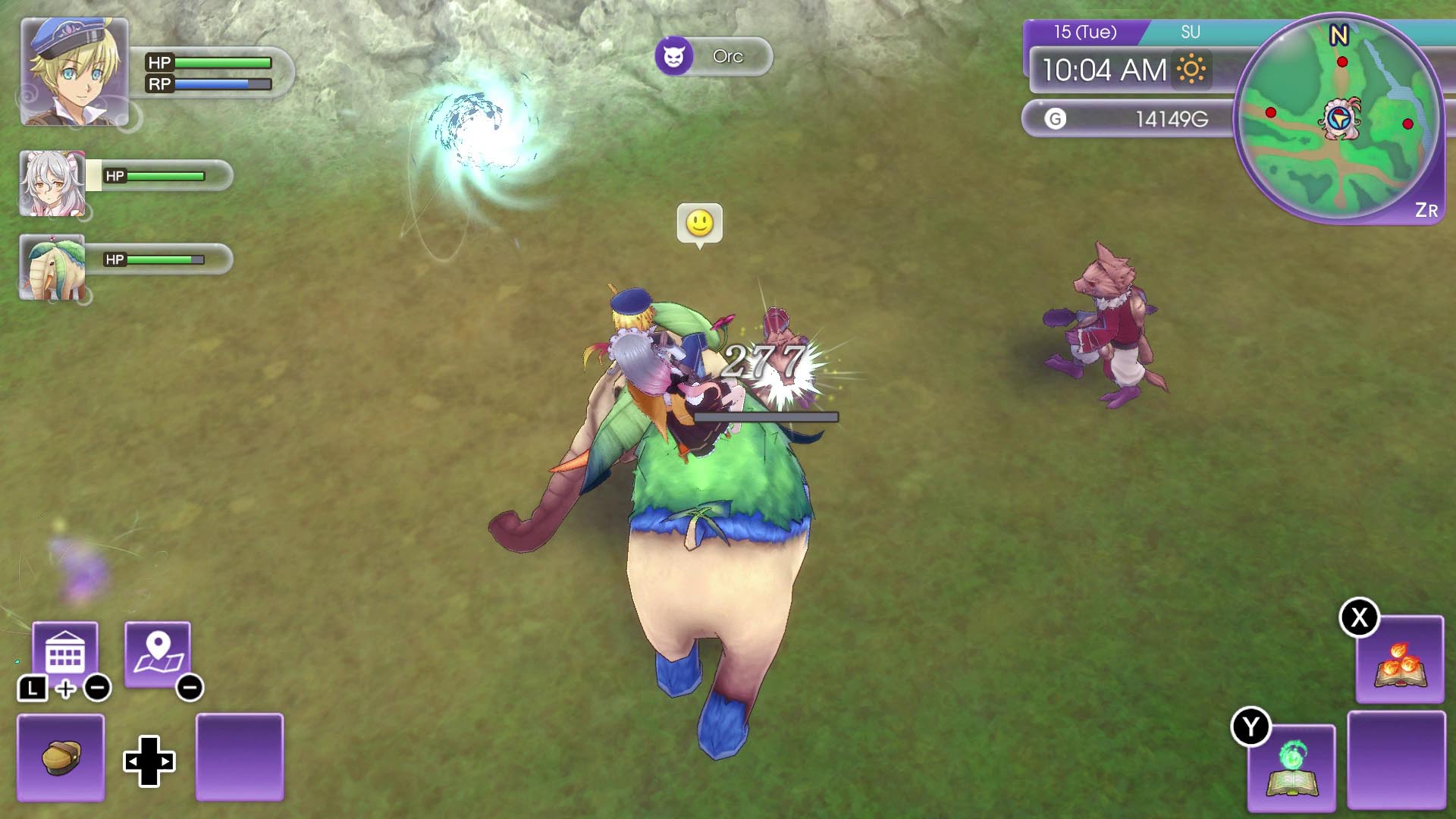Select the silver-haired companion portrait
Viewport: 1456px width, 819px height.
point(52,184)
